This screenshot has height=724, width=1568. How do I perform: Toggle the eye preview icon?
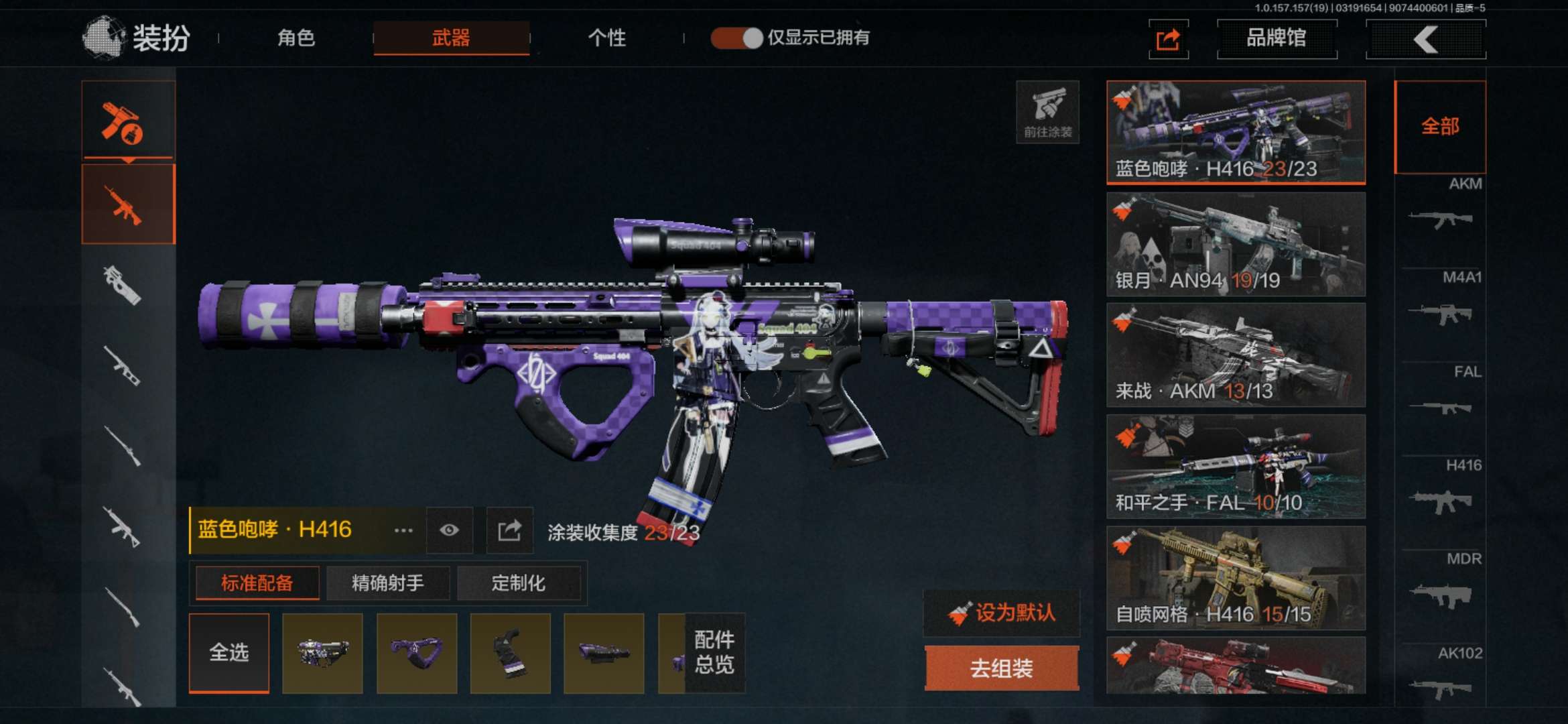point(449,530)
